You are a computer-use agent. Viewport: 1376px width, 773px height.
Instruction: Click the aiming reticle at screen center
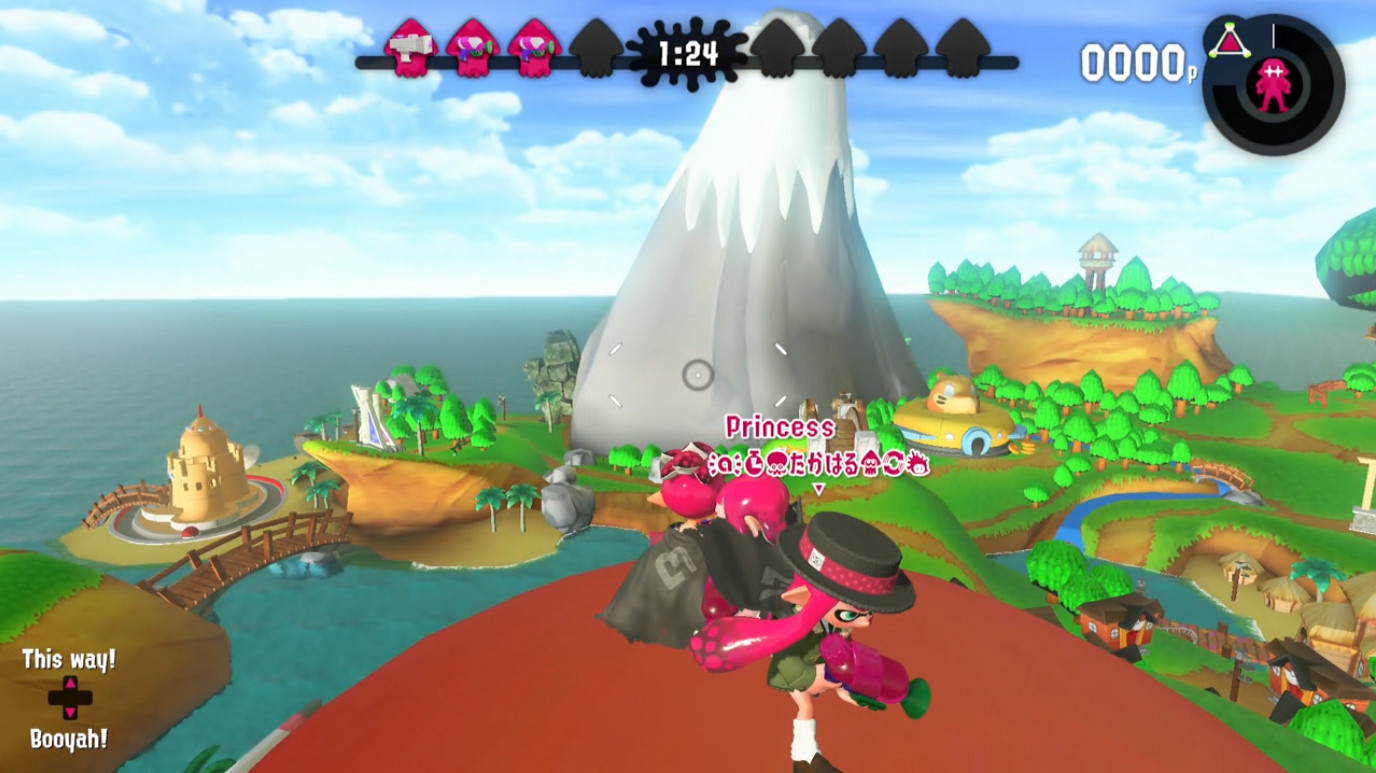[698, 373]
